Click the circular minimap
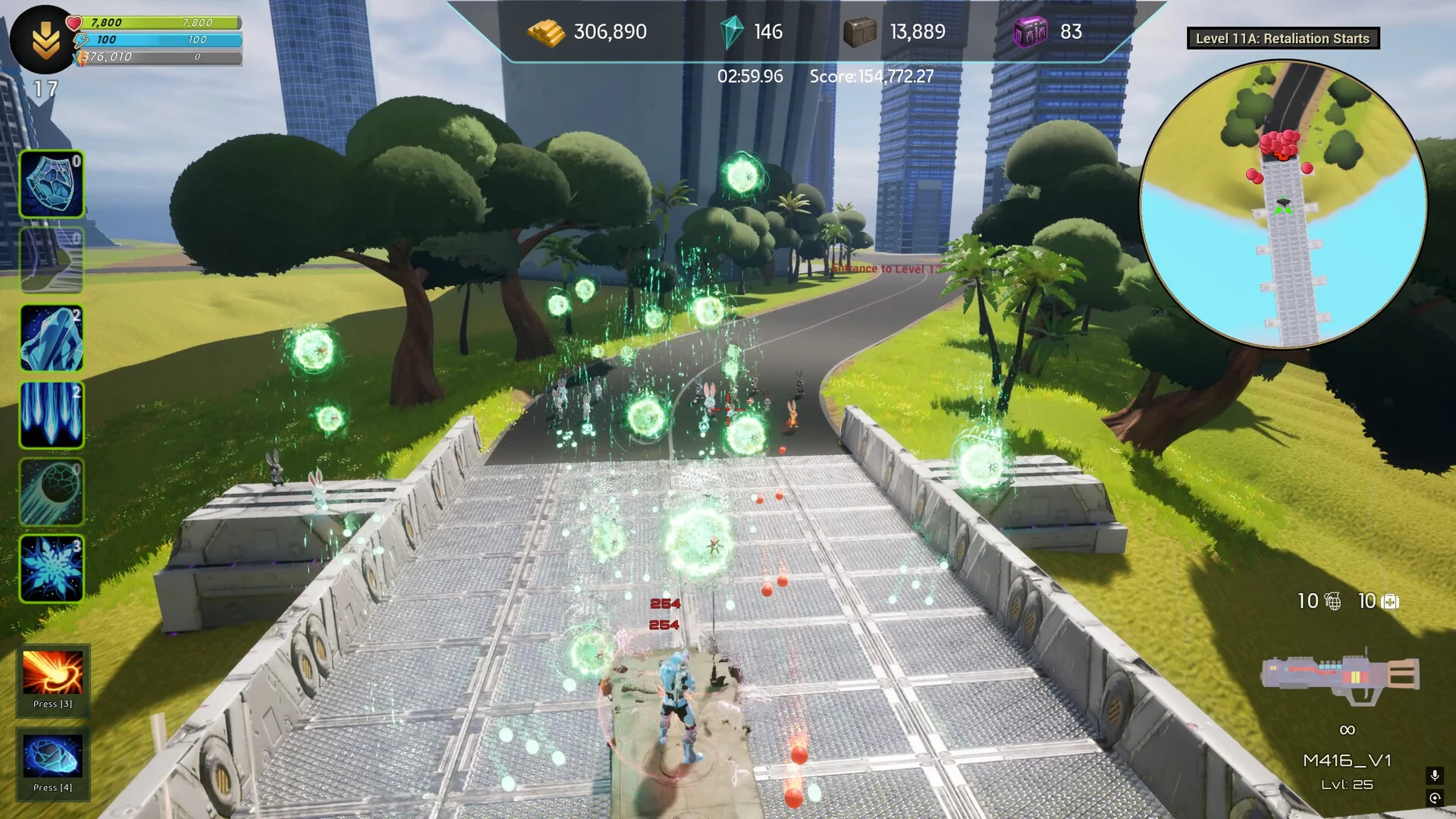The image size is (1456, 819). pyautogui.click(x=1283, y=205)
